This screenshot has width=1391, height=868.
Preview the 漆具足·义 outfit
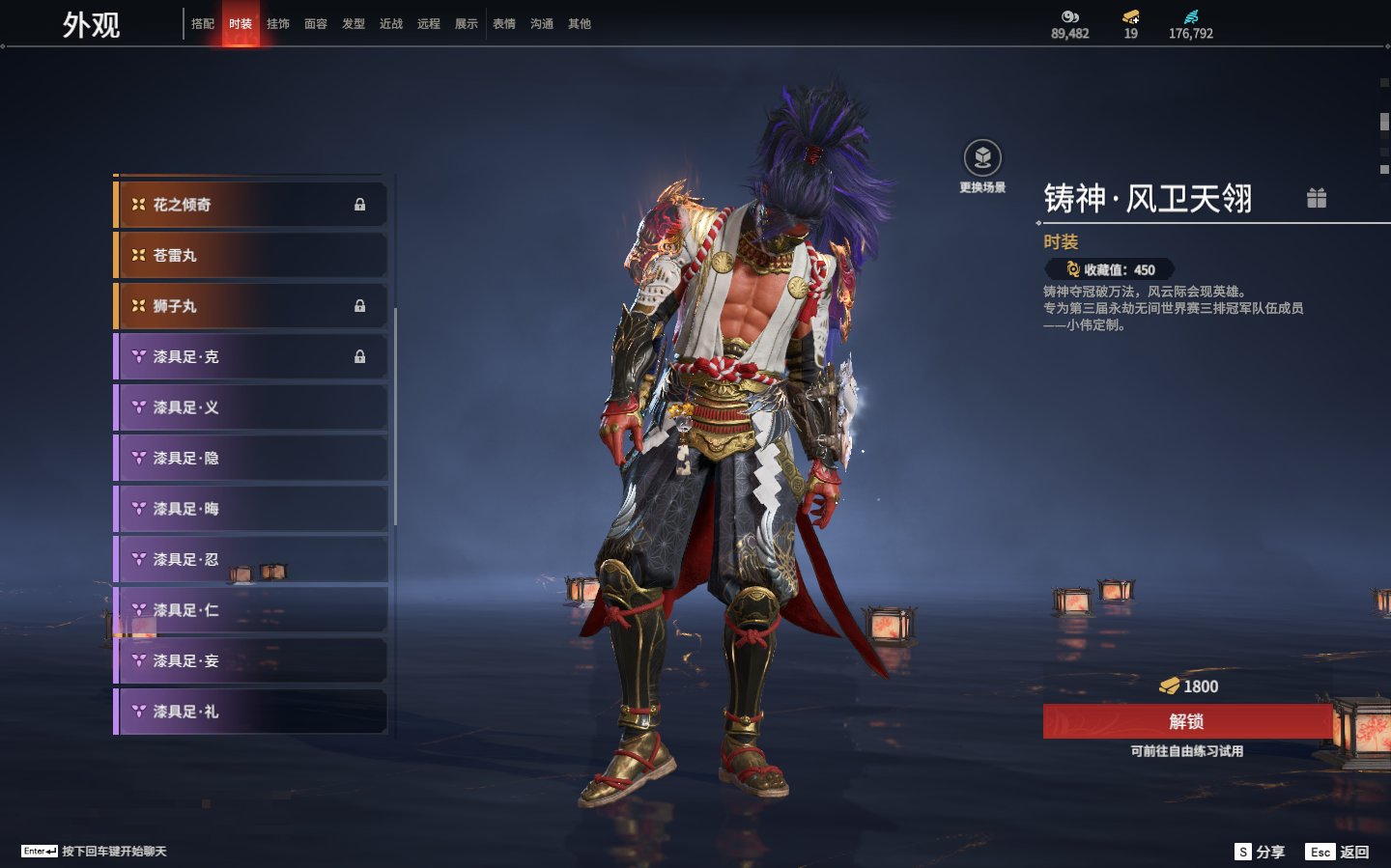(251, 407)
